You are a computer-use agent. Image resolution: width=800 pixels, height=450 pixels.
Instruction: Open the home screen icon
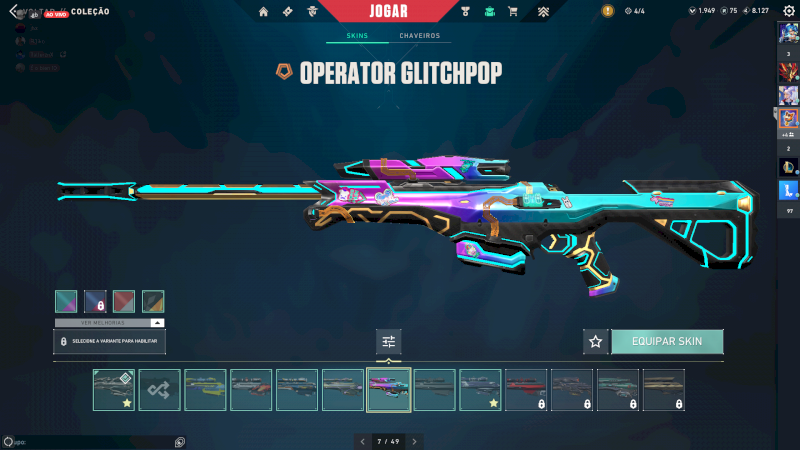click(x=264, y=12)
